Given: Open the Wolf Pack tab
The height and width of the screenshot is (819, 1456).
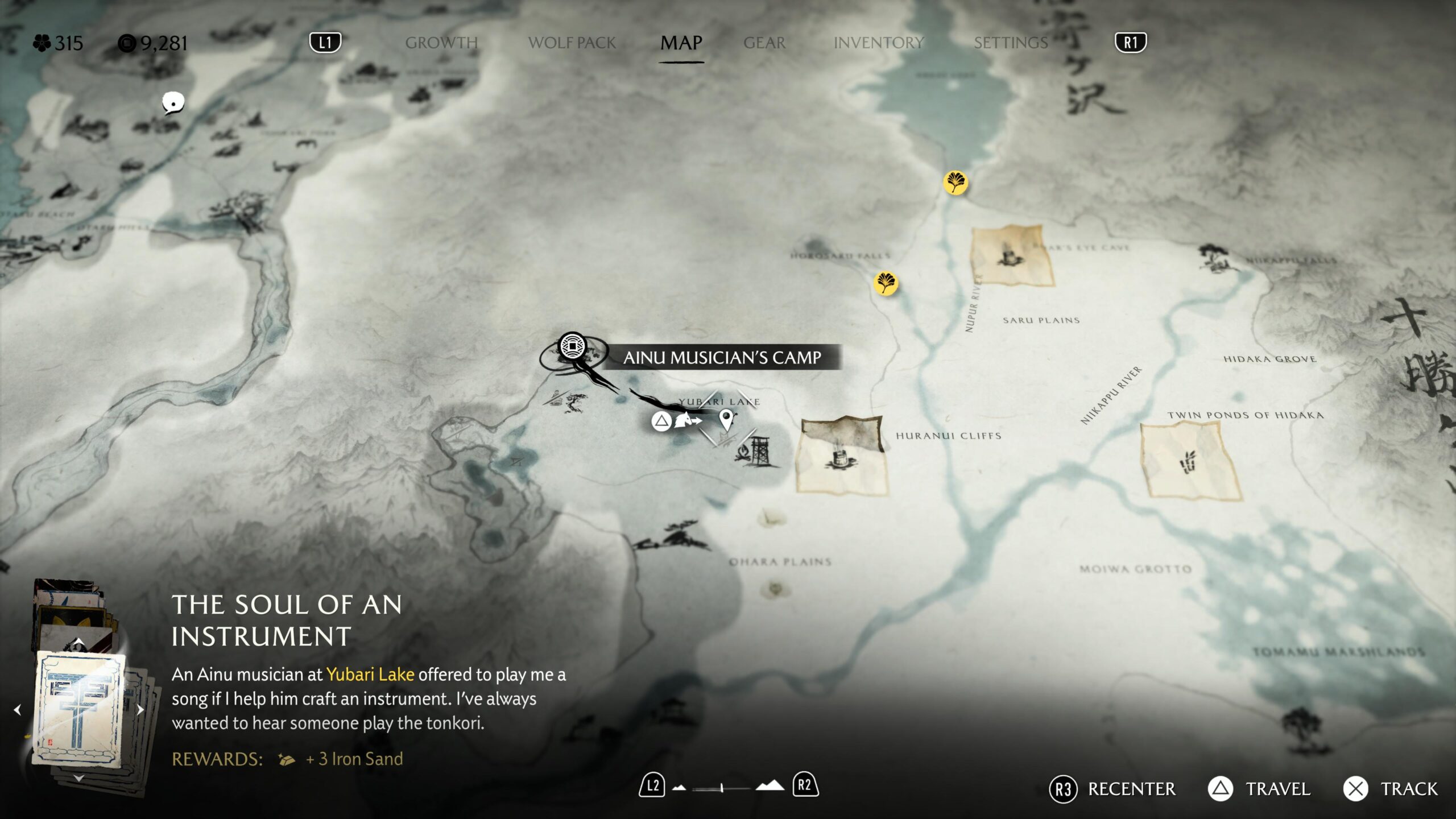Looking at the screenshot, I should (572, 43).
